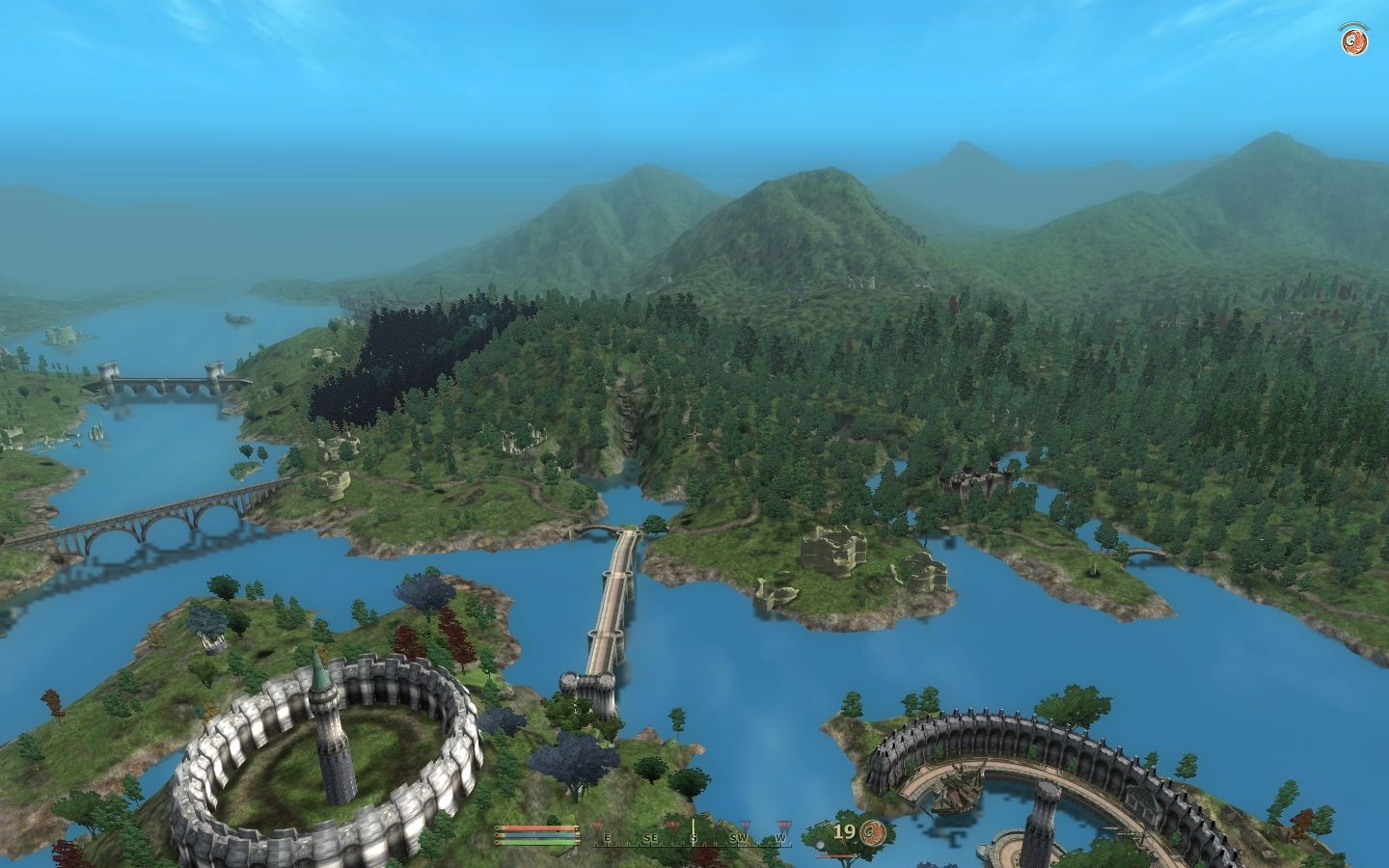Click the red health bar
1389x868 pixels.
pos(535,828)
